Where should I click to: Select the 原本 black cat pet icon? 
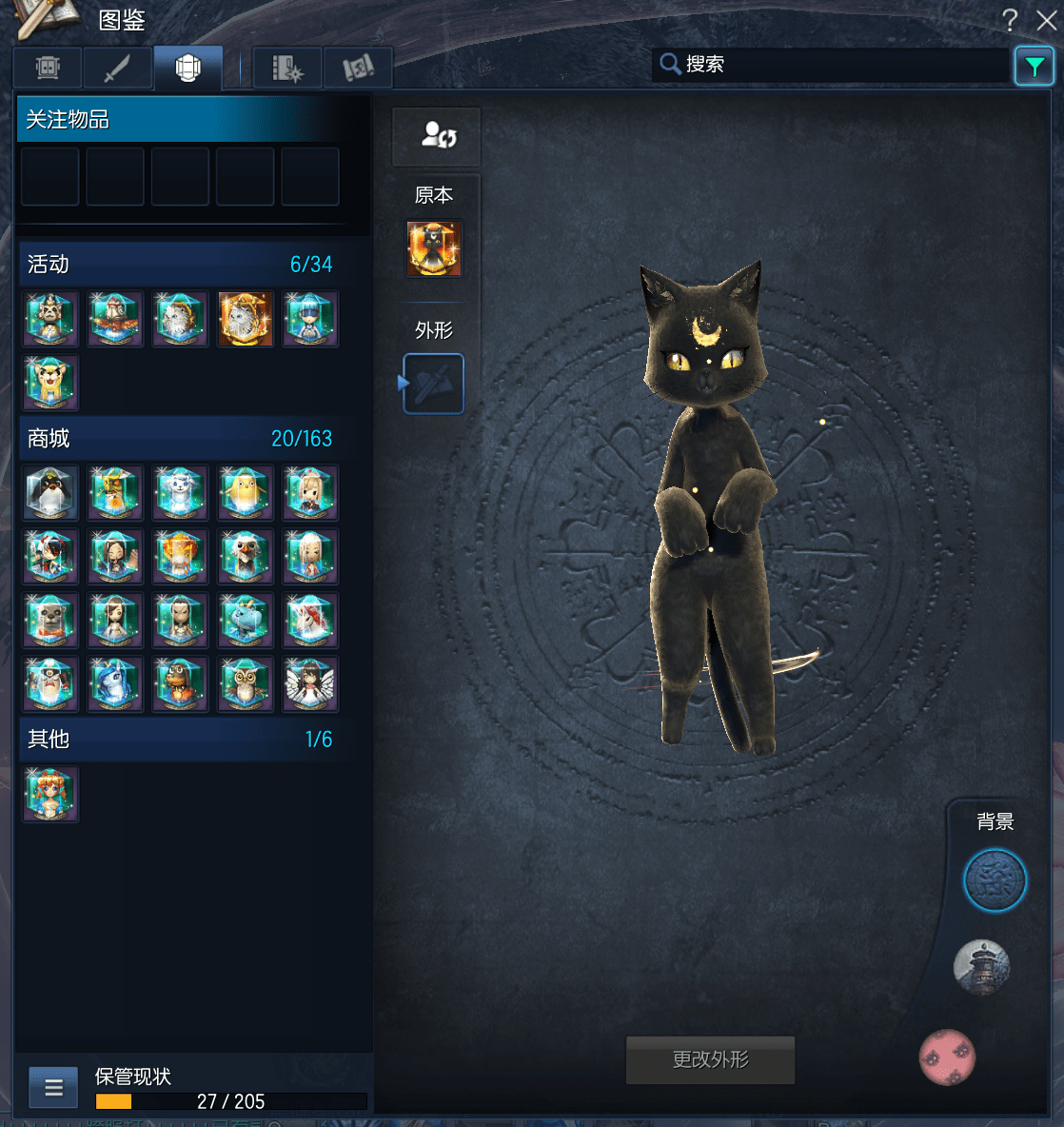(434, 249)
